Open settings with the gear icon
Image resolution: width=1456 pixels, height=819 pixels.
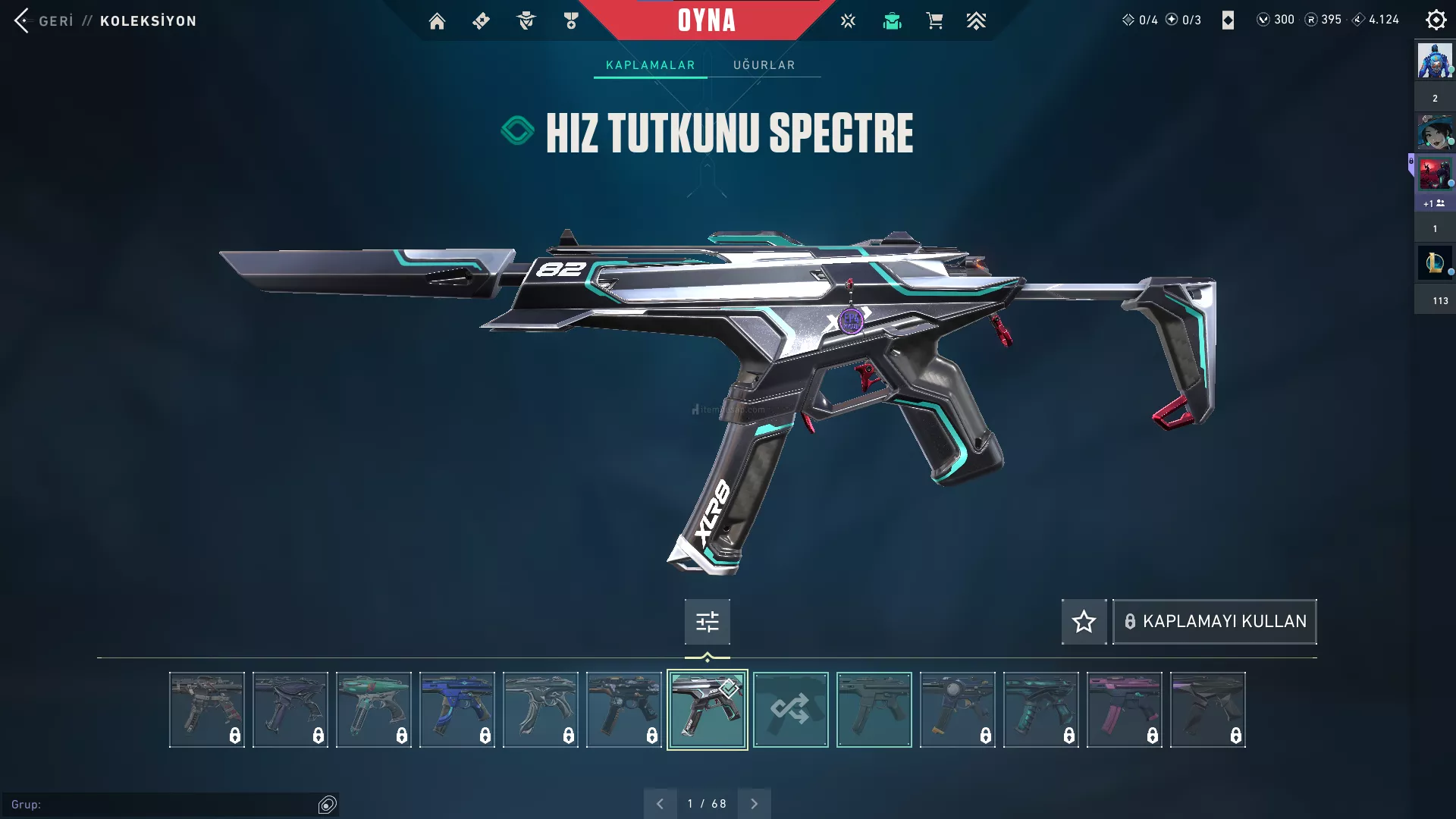pyautogui.click(x=1436, y=20)
